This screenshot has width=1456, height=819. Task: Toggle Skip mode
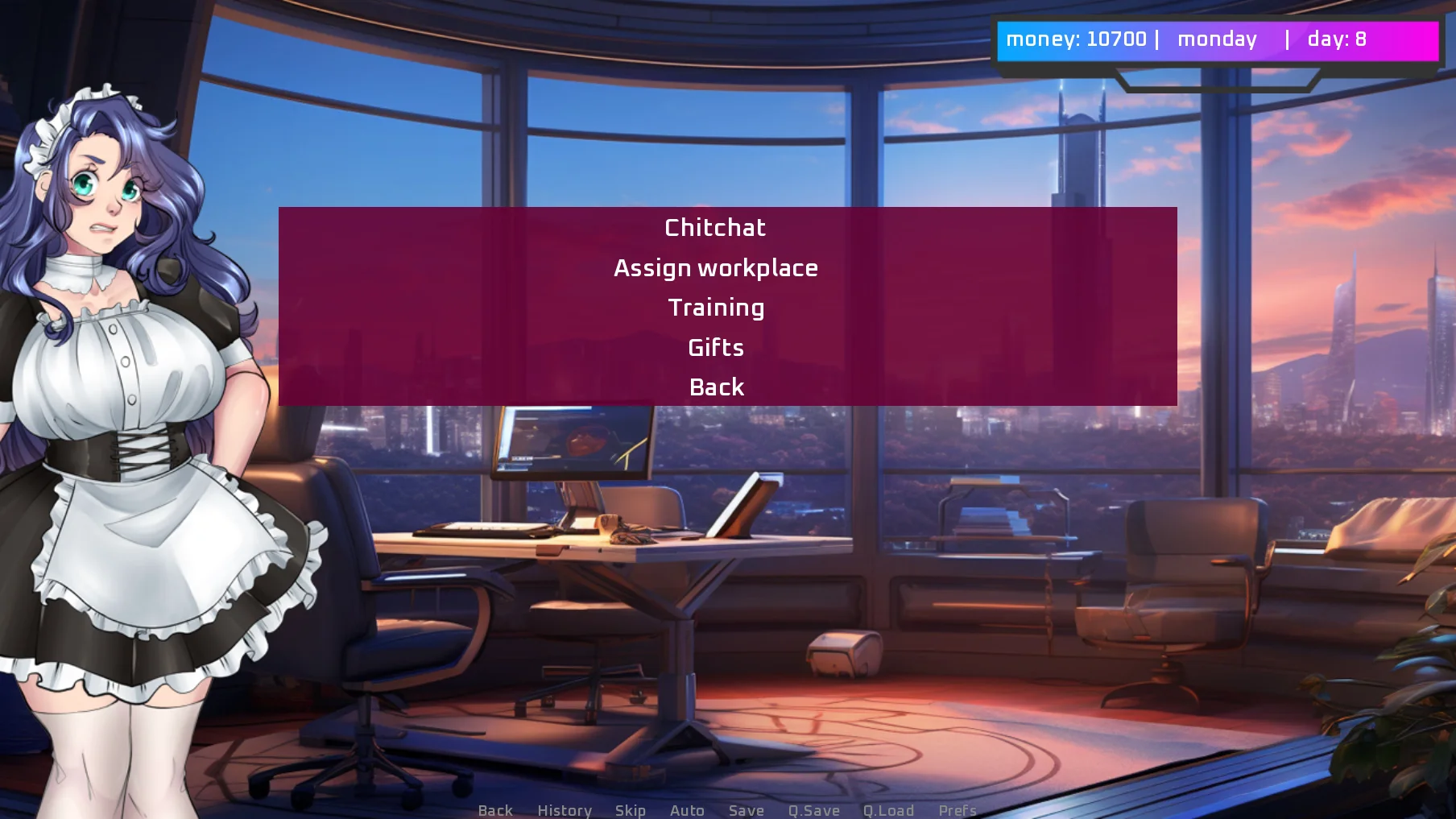point(631,810)
